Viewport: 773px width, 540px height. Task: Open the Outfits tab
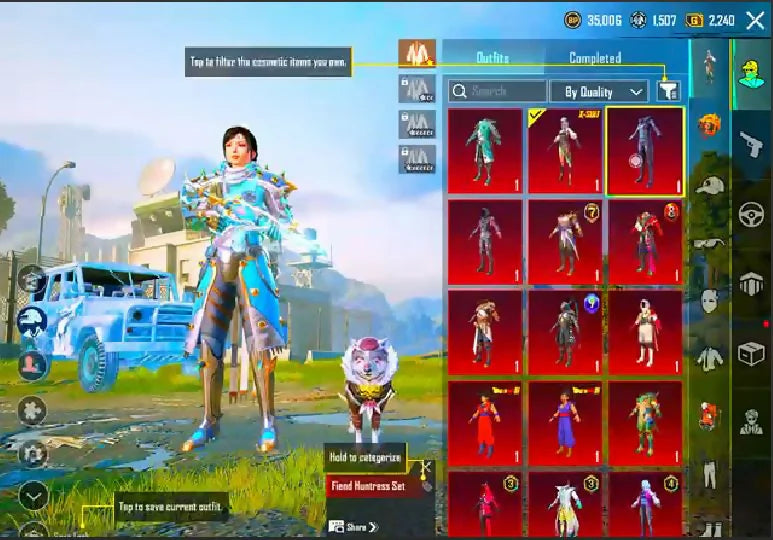494,58
